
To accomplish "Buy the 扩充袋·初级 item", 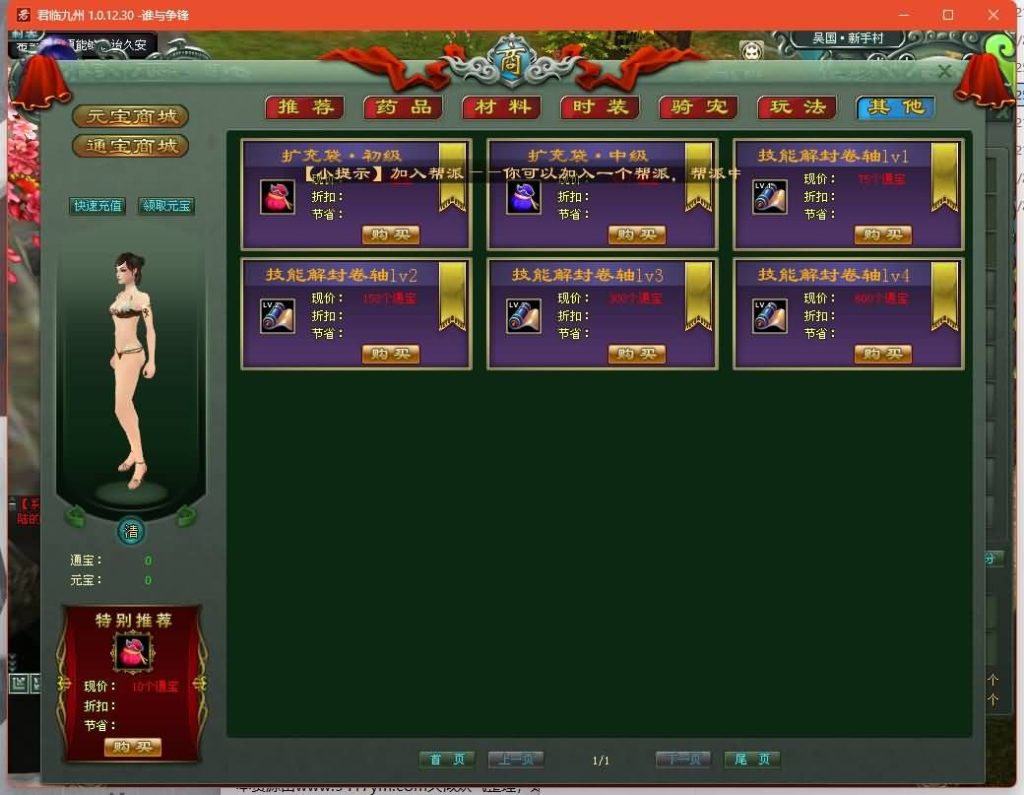I will coord(390,235).
